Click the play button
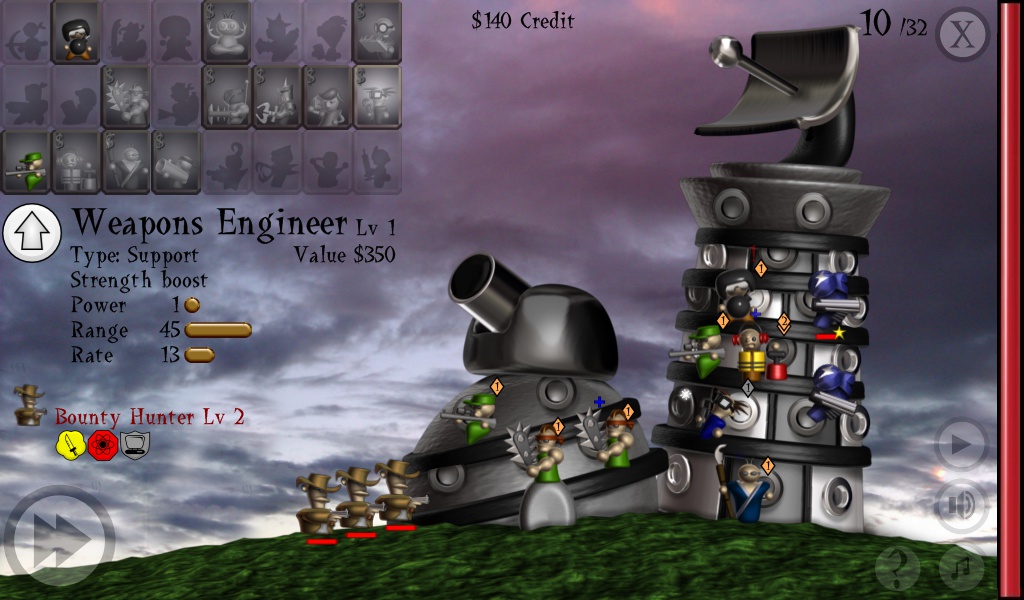This screenshot has height=600, width=1024. pyautogui.click(x=961, y=445)
